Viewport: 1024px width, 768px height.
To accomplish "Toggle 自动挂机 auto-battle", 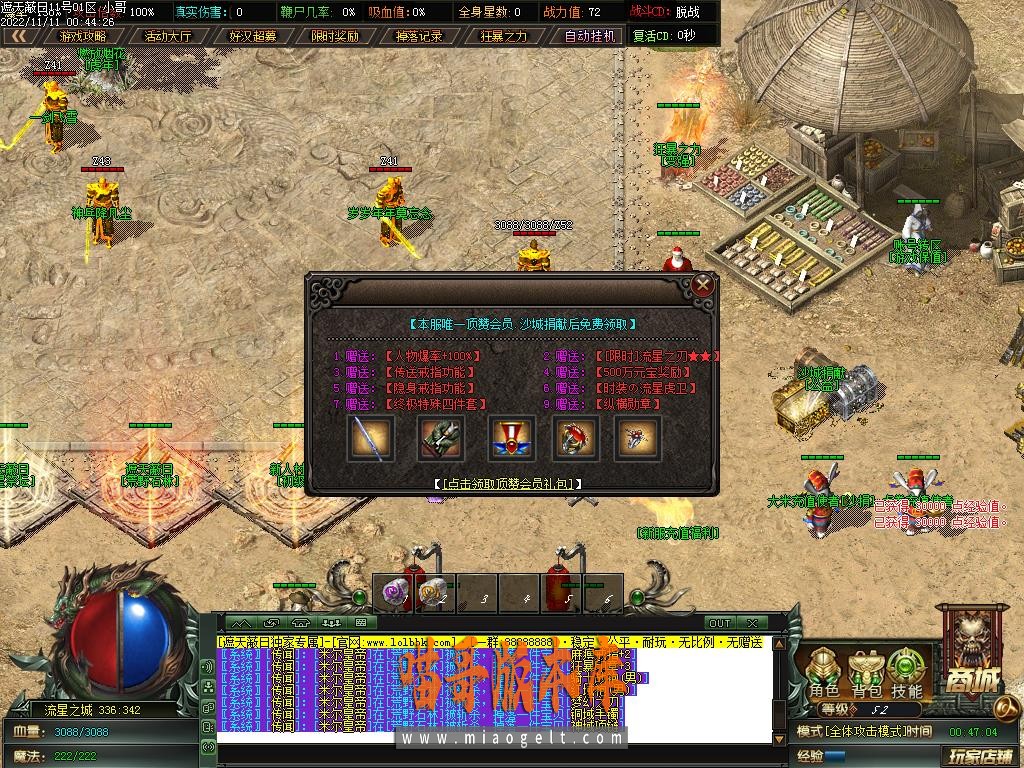I will pyautogui.click(x=589, y=36).
